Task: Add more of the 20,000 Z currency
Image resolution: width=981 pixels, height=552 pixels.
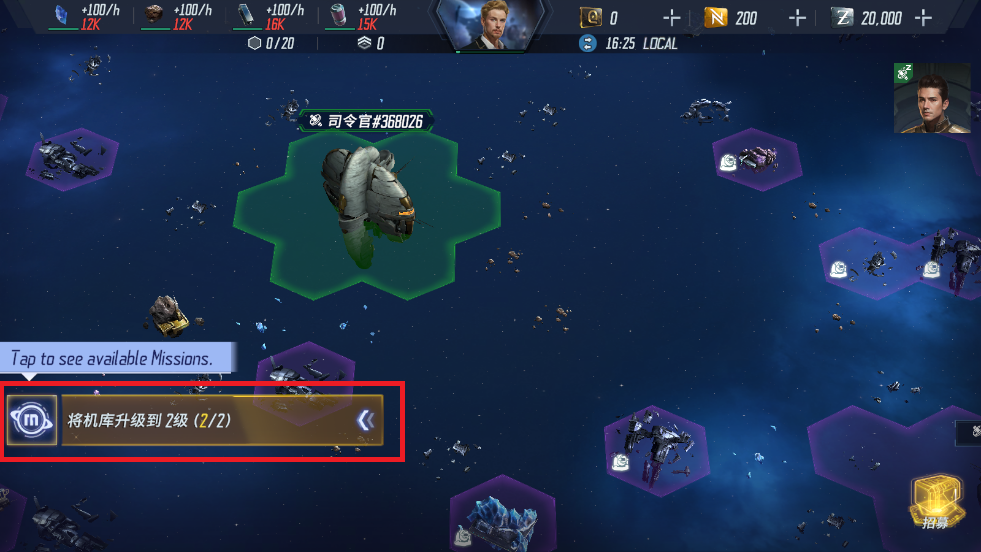Action: 923,18
